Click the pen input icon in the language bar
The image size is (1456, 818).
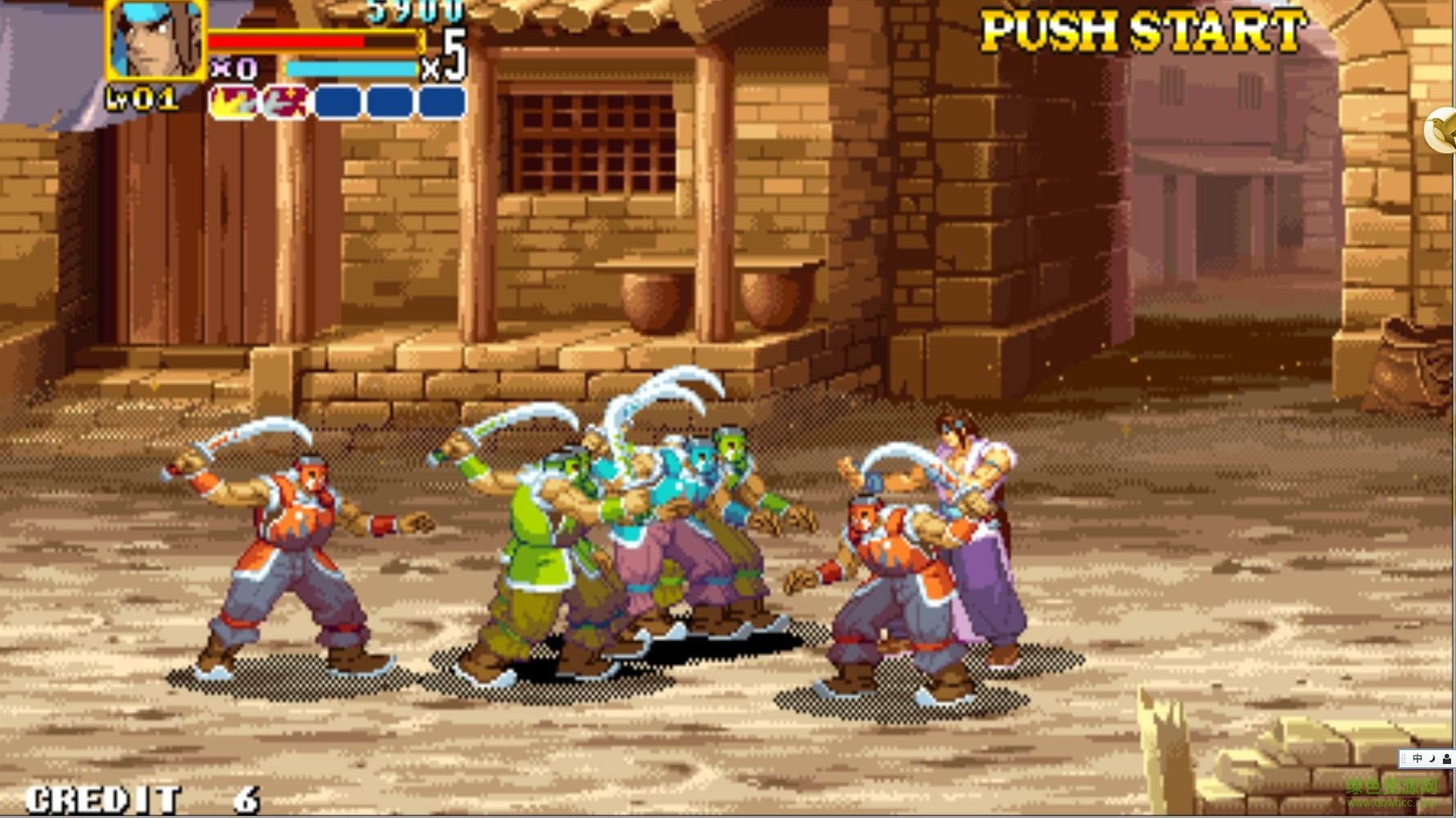pyautogui.click(x=1448, y=759)
